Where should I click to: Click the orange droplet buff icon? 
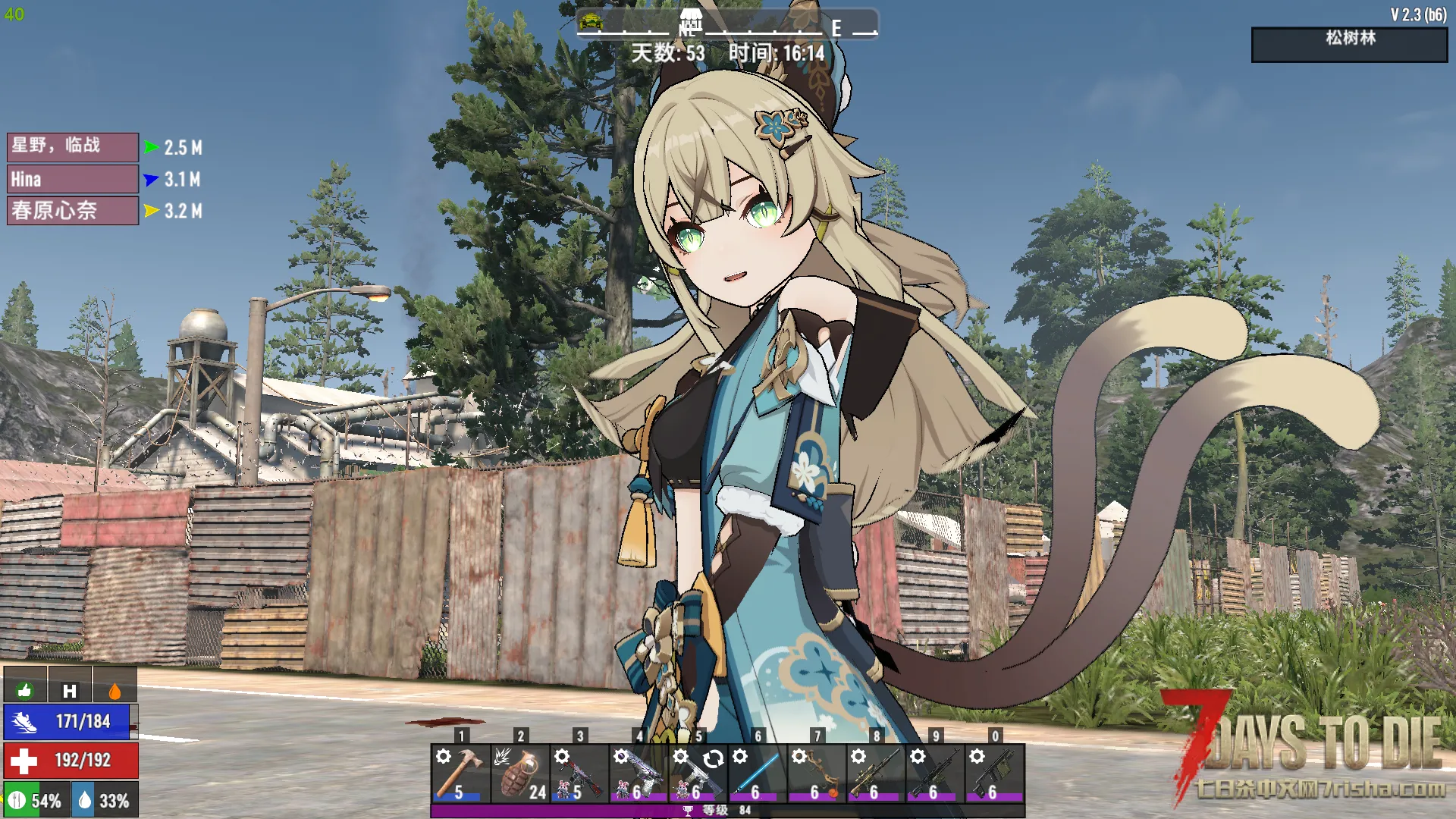(x=115, y=690)
